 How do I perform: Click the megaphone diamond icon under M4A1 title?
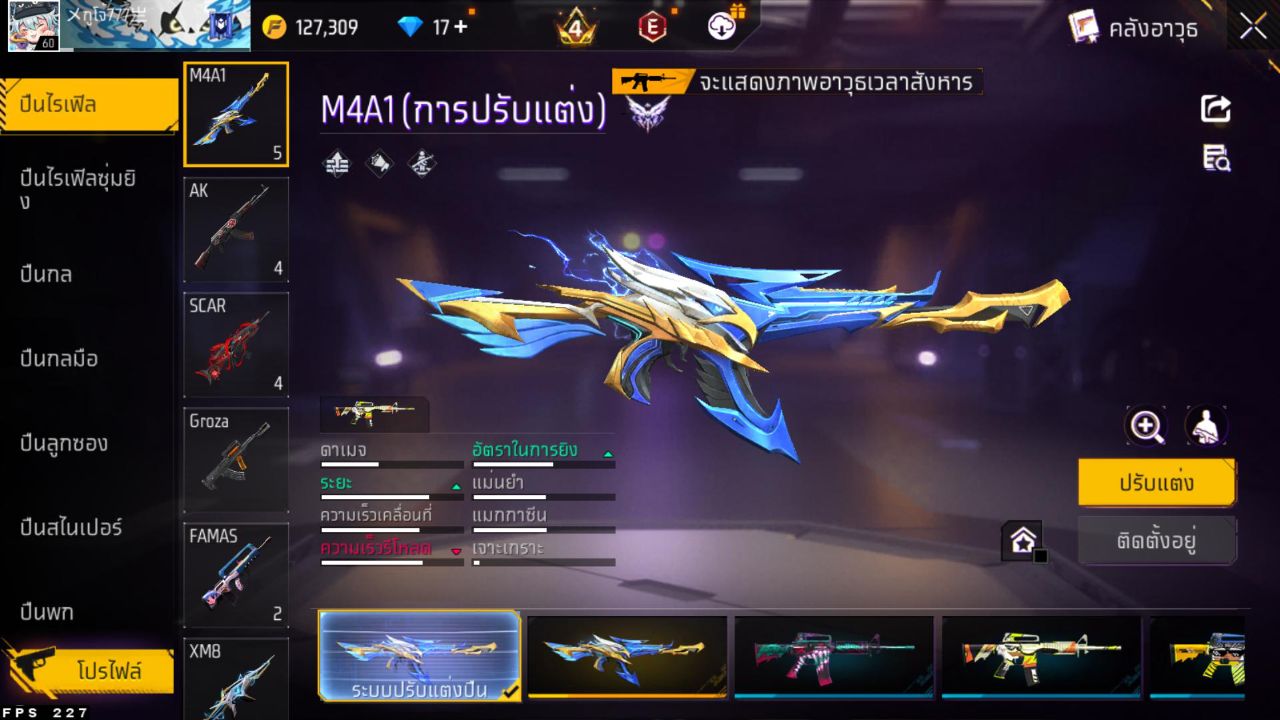click(379, 163)
